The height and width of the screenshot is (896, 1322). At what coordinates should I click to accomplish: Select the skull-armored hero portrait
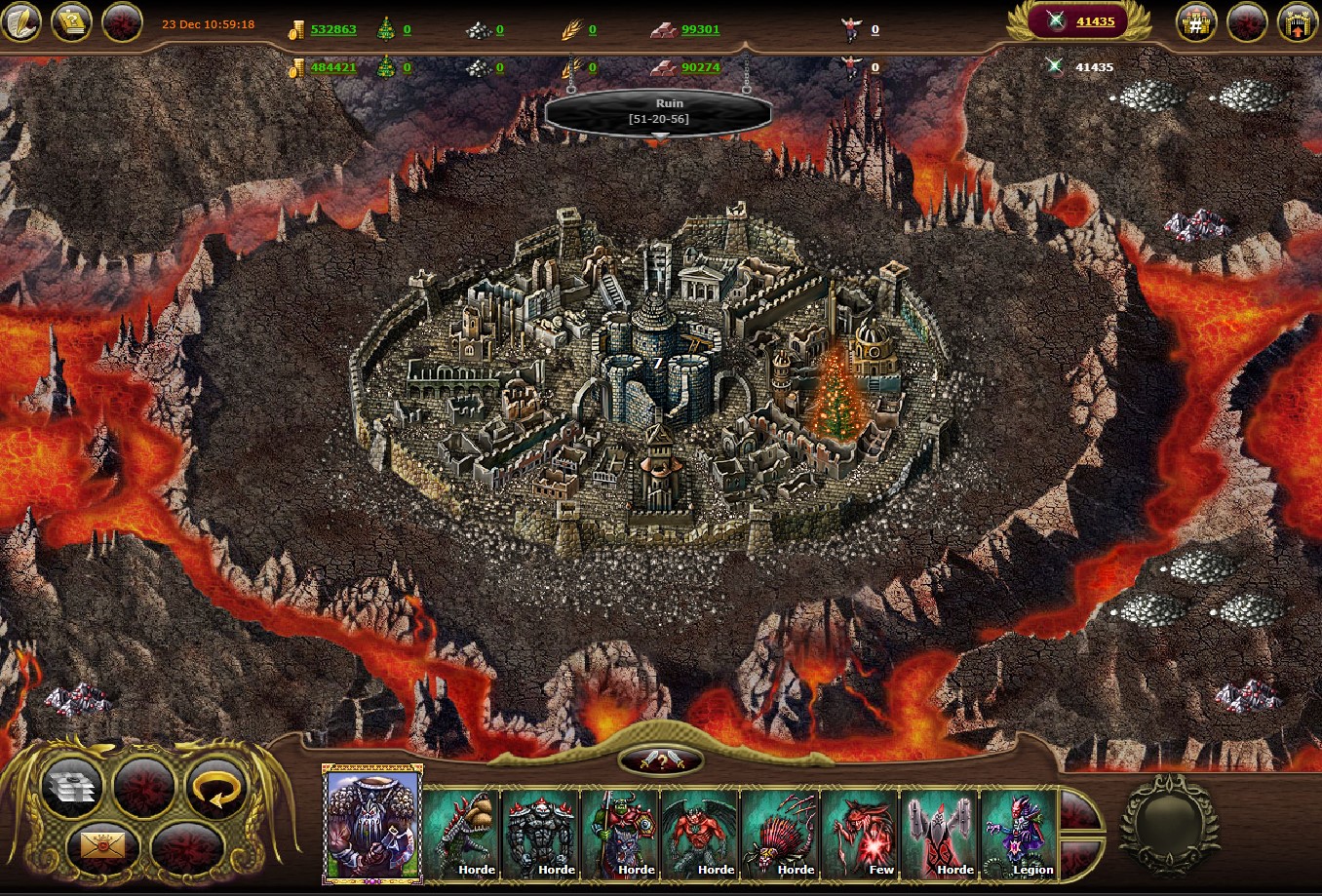[x=371, y=824]
